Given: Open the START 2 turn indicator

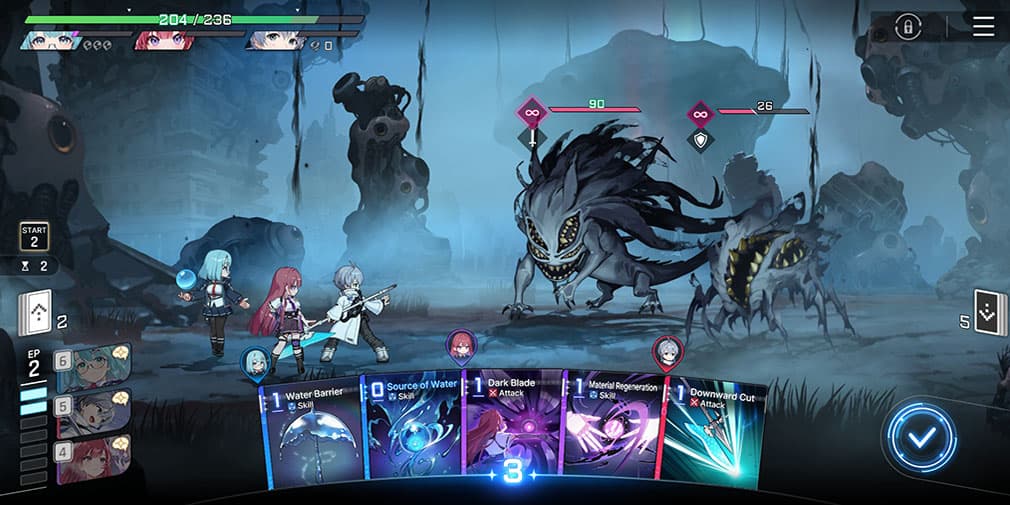Looking at the screenshot, I should (34, 237).
